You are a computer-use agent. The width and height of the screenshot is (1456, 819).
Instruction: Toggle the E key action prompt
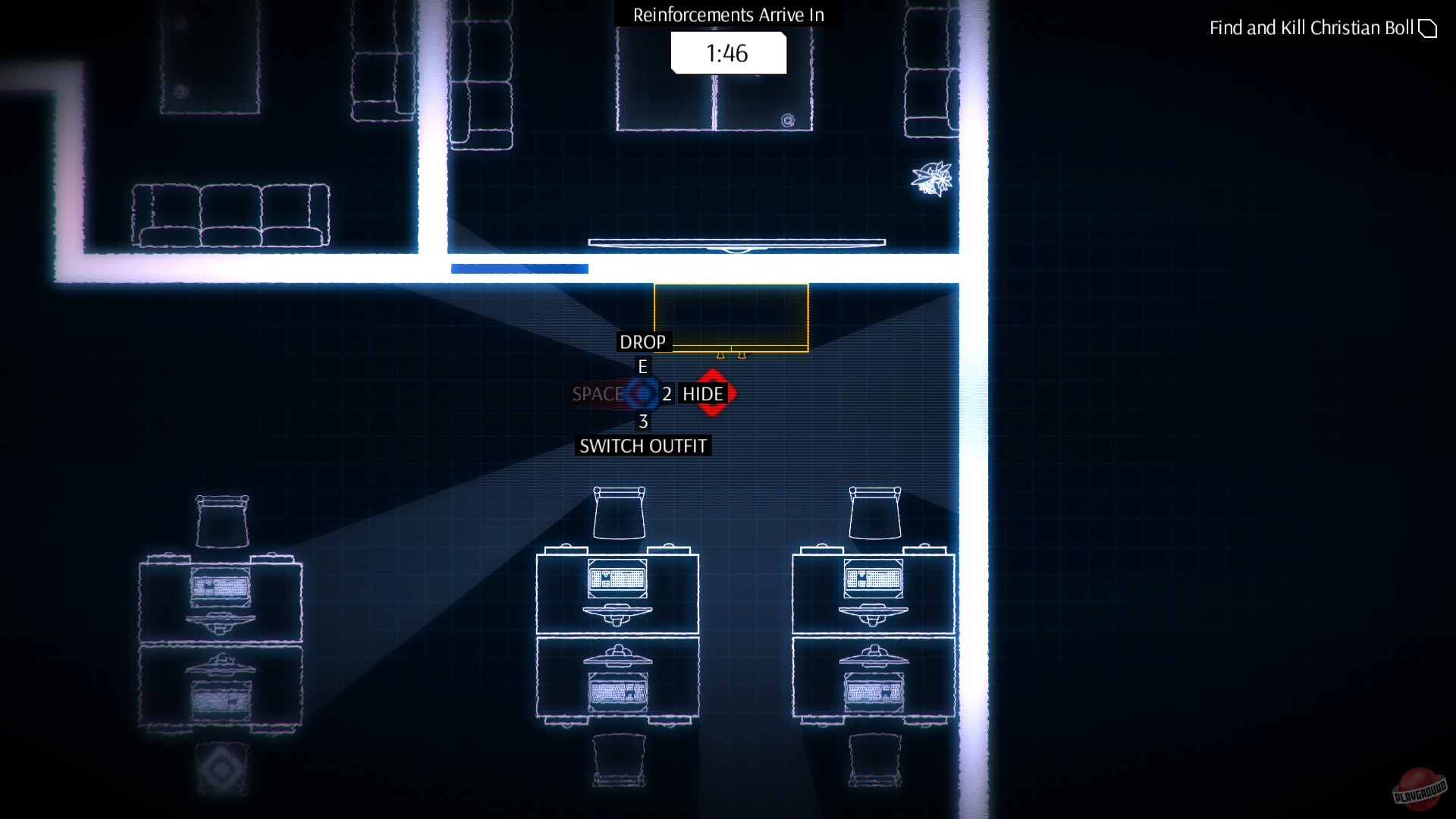point(642,367)
